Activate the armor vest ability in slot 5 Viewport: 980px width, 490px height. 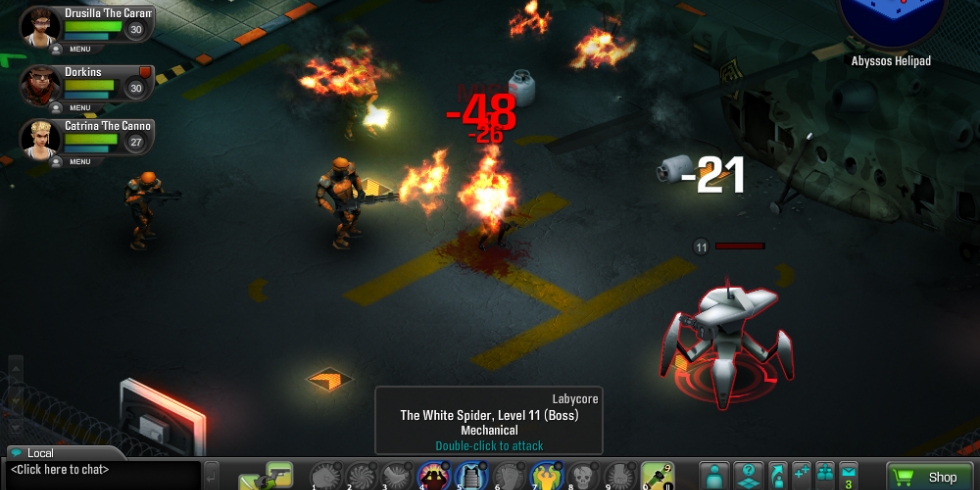(x=469, y=476)
